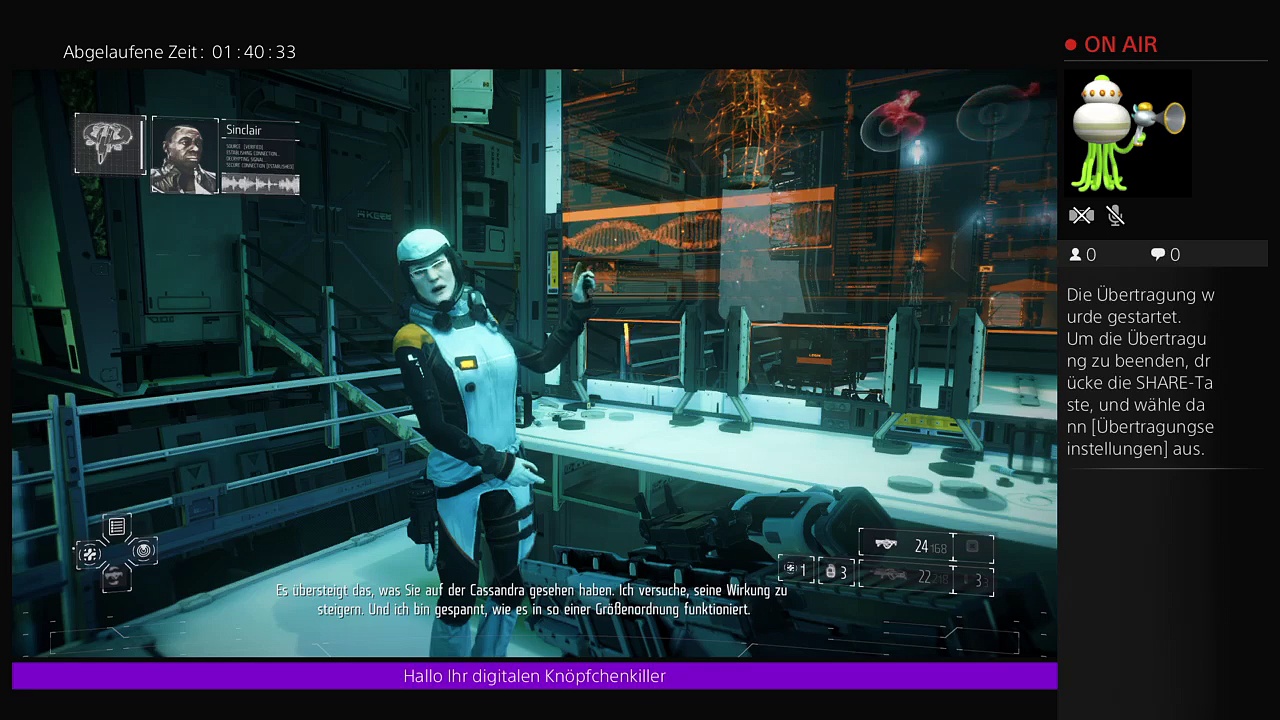Choose the bottom OWL drone mode icon
Screen dimensions: 1280x720
click(117, 576)
